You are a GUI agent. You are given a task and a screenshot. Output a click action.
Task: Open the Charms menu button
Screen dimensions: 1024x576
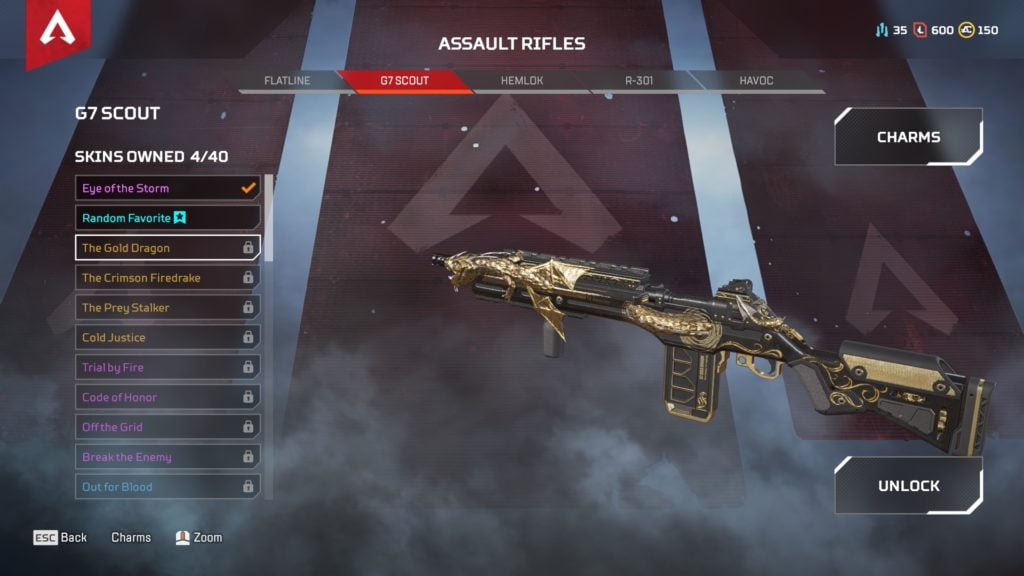(x=908, y=137)
